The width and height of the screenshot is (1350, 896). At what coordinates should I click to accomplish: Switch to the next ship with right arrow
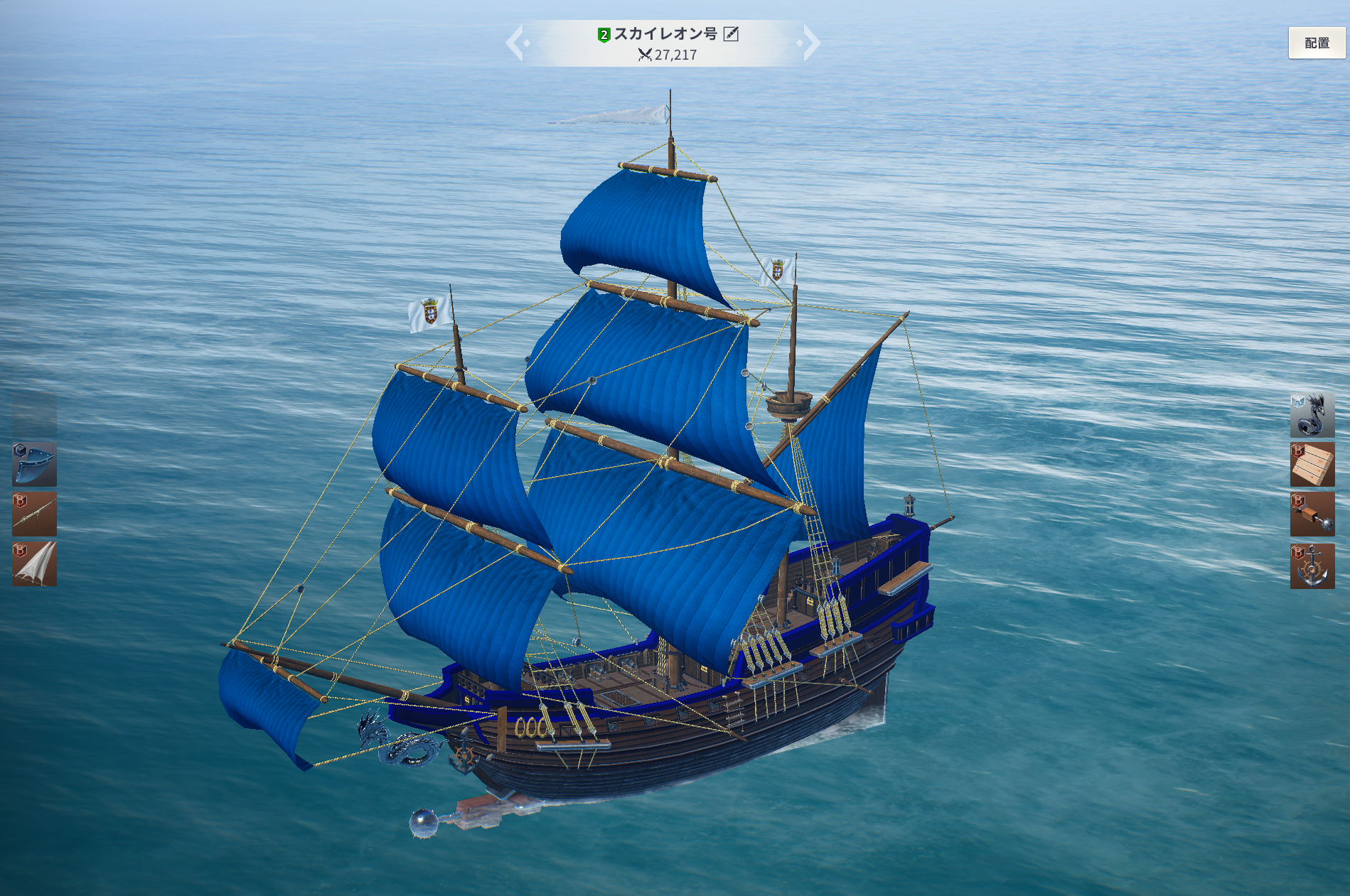tap(810, 43)
